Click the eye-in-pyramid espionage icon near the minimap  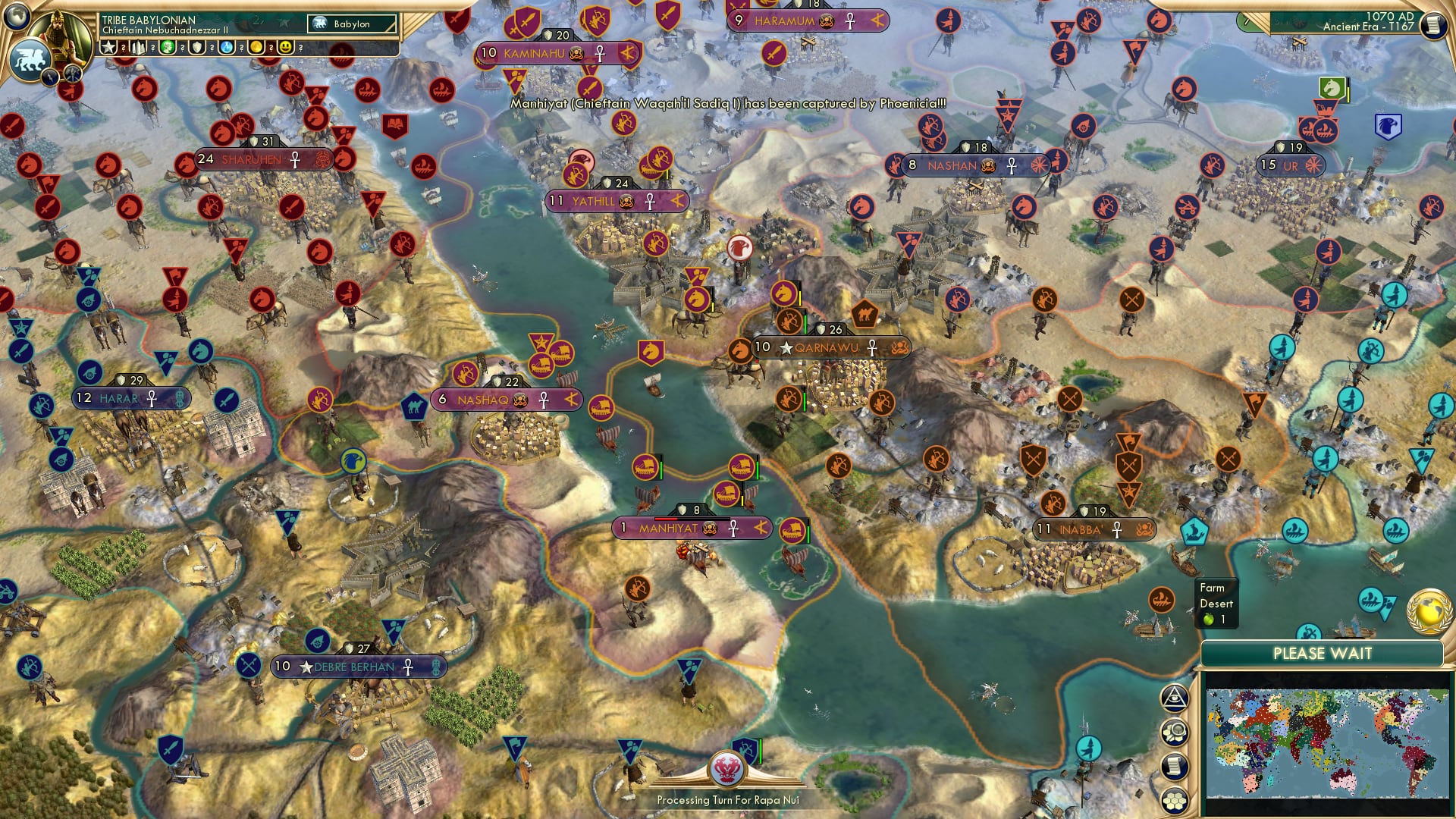[x=1176, y=696]
